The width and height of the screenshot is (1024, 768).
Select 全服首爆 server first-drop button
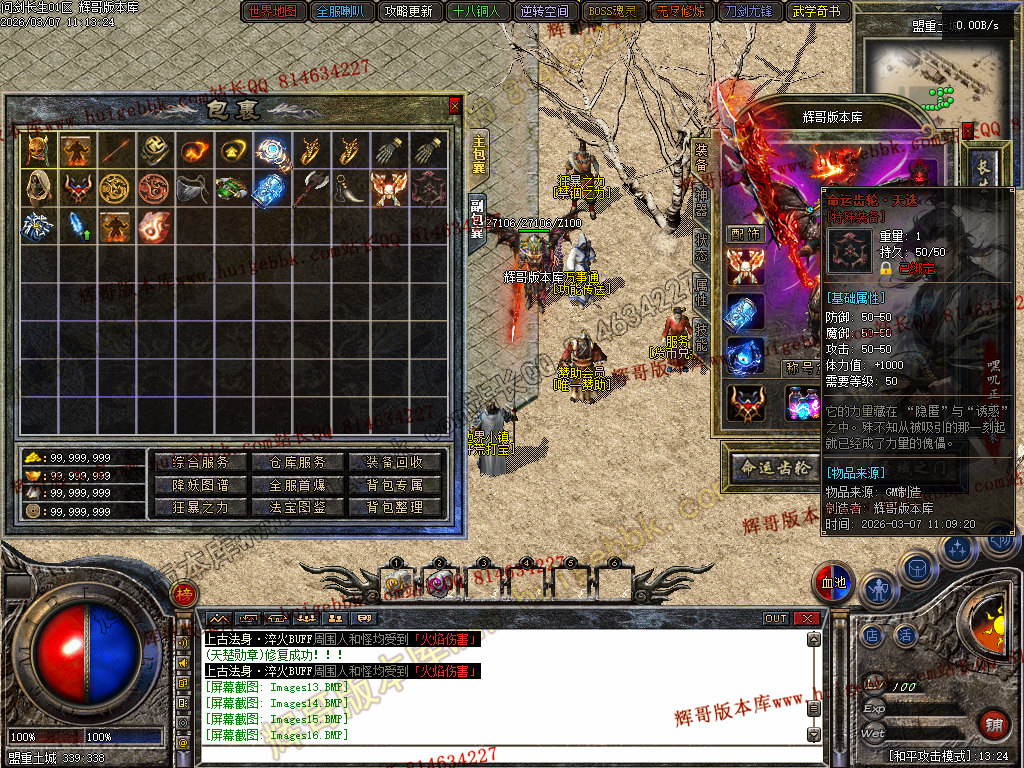coord(290,485)
